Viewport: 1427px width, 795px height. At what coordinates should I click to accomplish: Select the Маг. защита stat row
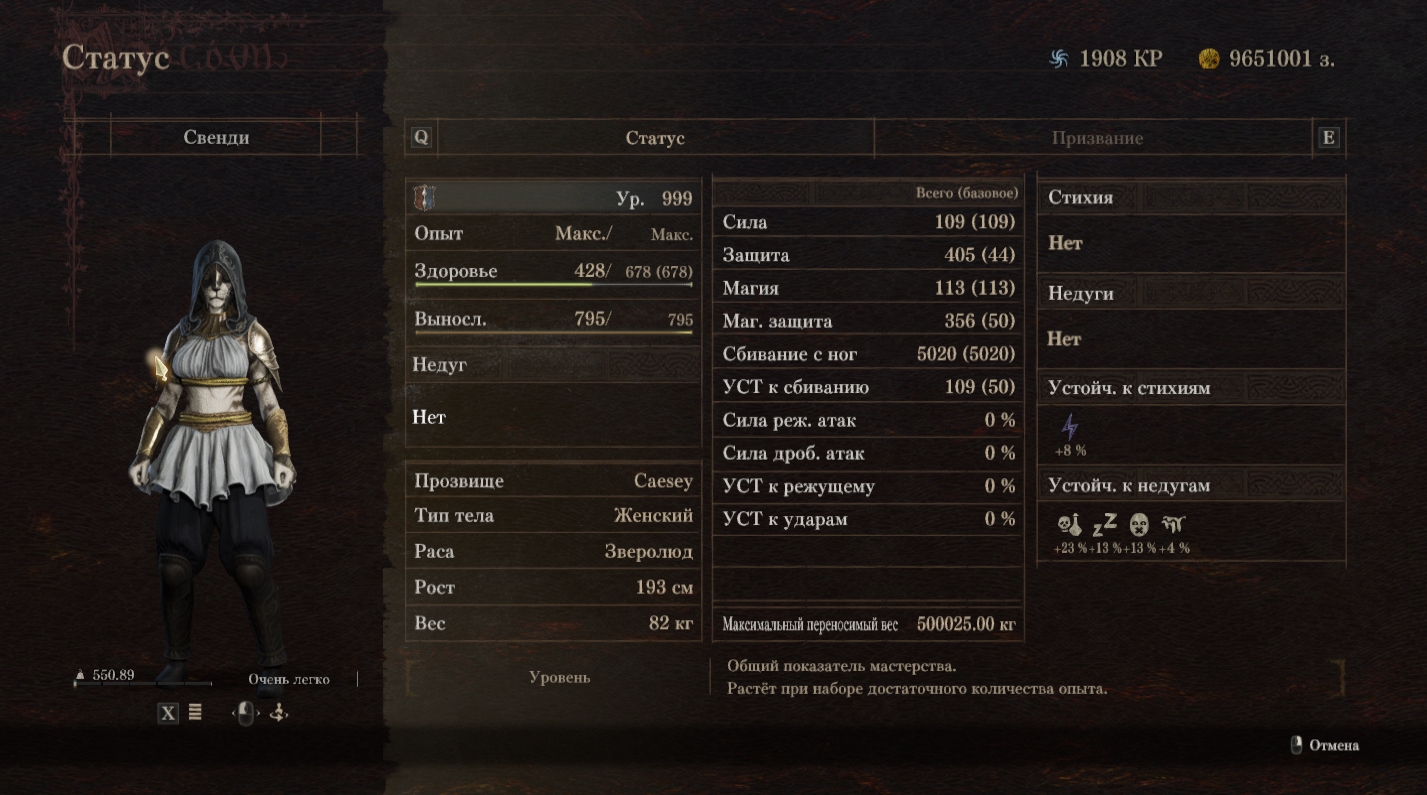(868, 321)
